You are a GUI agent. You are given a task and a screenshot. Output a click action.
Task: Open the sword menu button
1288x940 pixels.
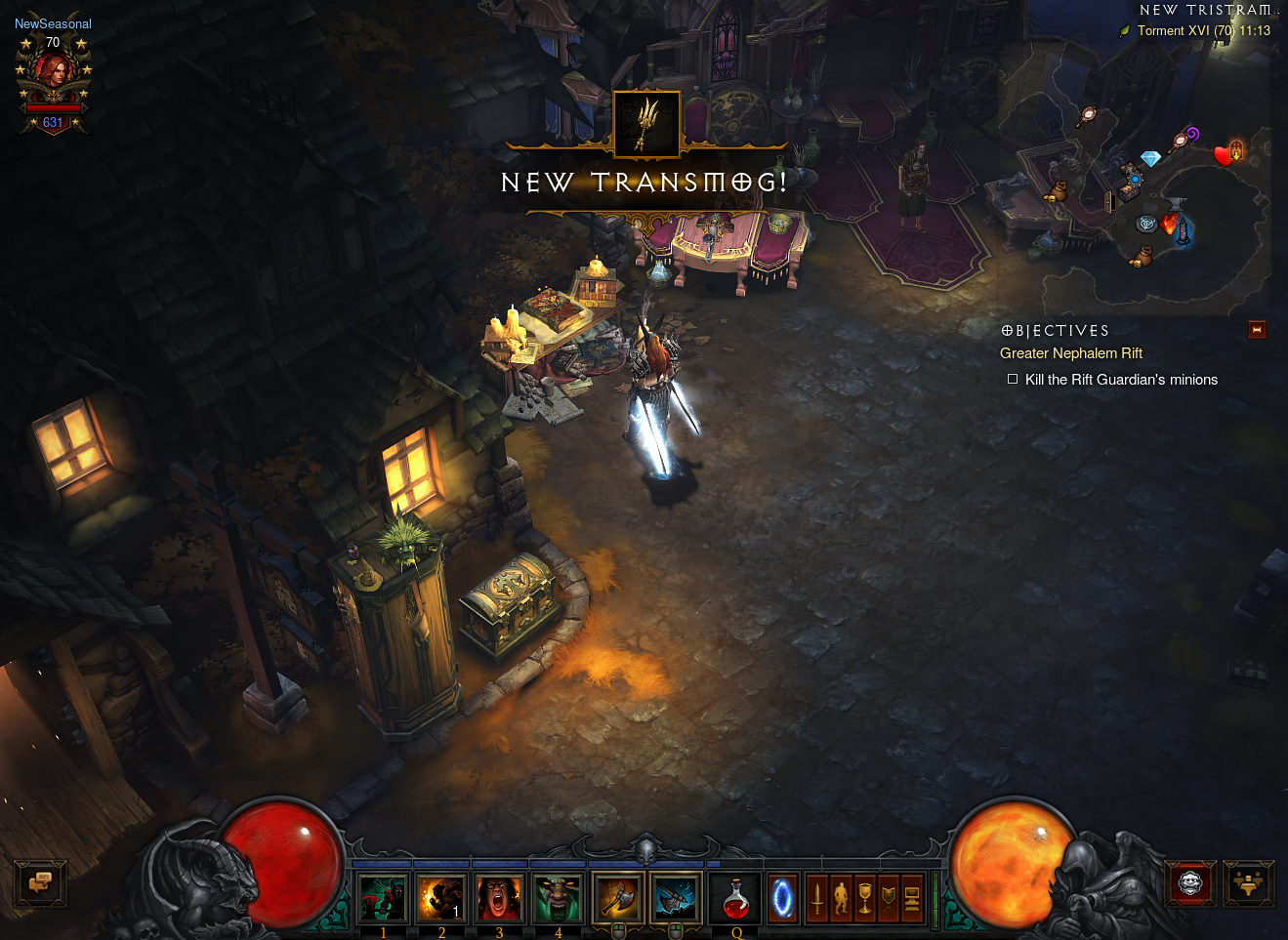[x=818, y=898]
